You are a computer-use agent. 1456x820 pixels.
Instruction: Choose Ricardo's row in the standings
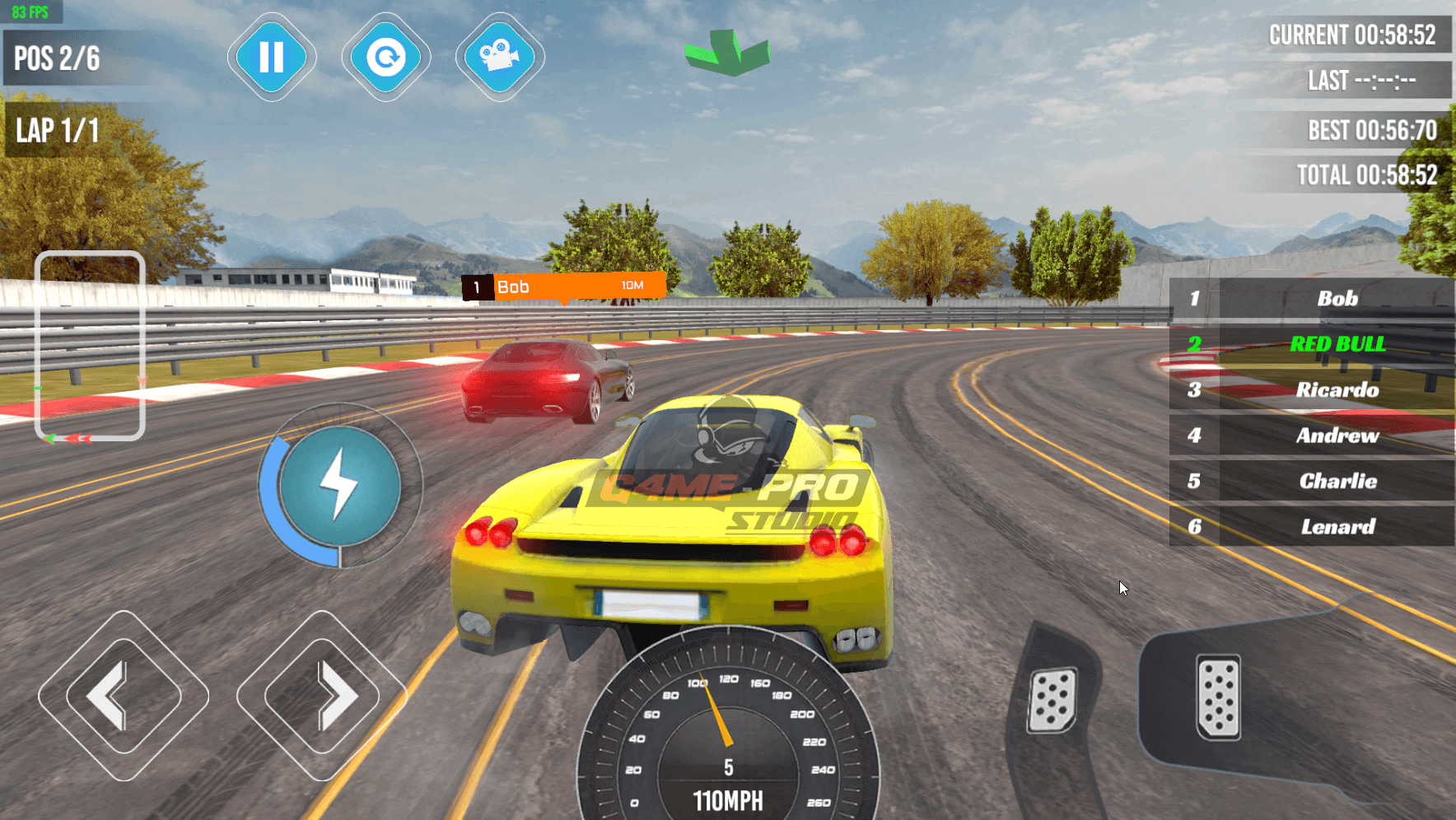(x=1311, y=390)
